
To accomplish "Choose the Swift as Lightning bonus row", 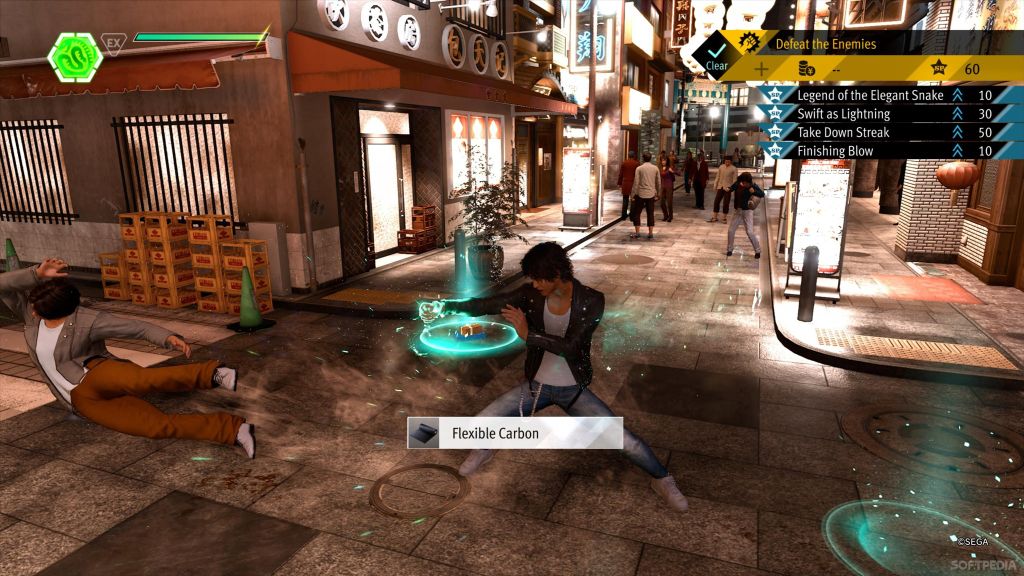I will (x=870, y=114).
